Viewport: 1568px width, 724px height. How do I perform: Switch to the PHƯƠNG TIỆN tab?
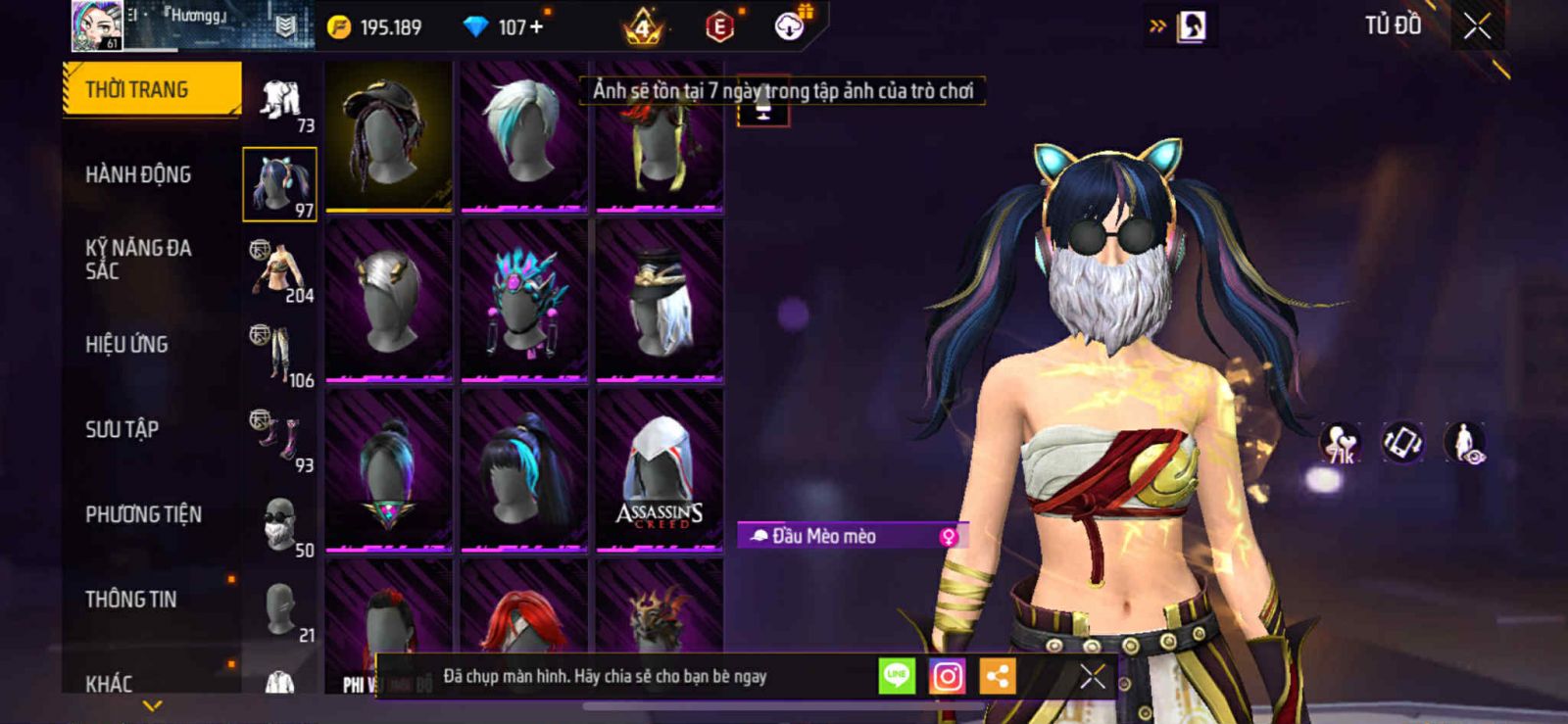pyautogui.click(x=143, y=514)
